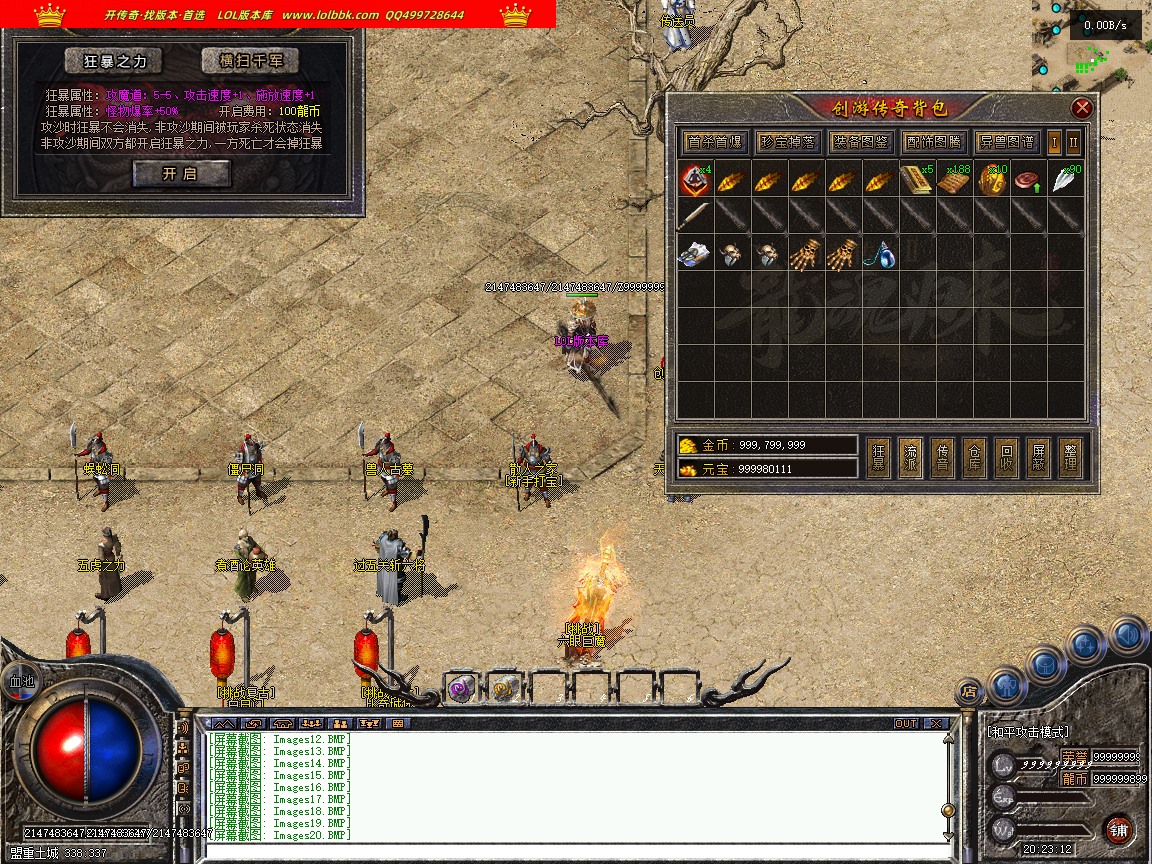
Task: Open the 流派 button in backpack
Action: tap(910, 458)
